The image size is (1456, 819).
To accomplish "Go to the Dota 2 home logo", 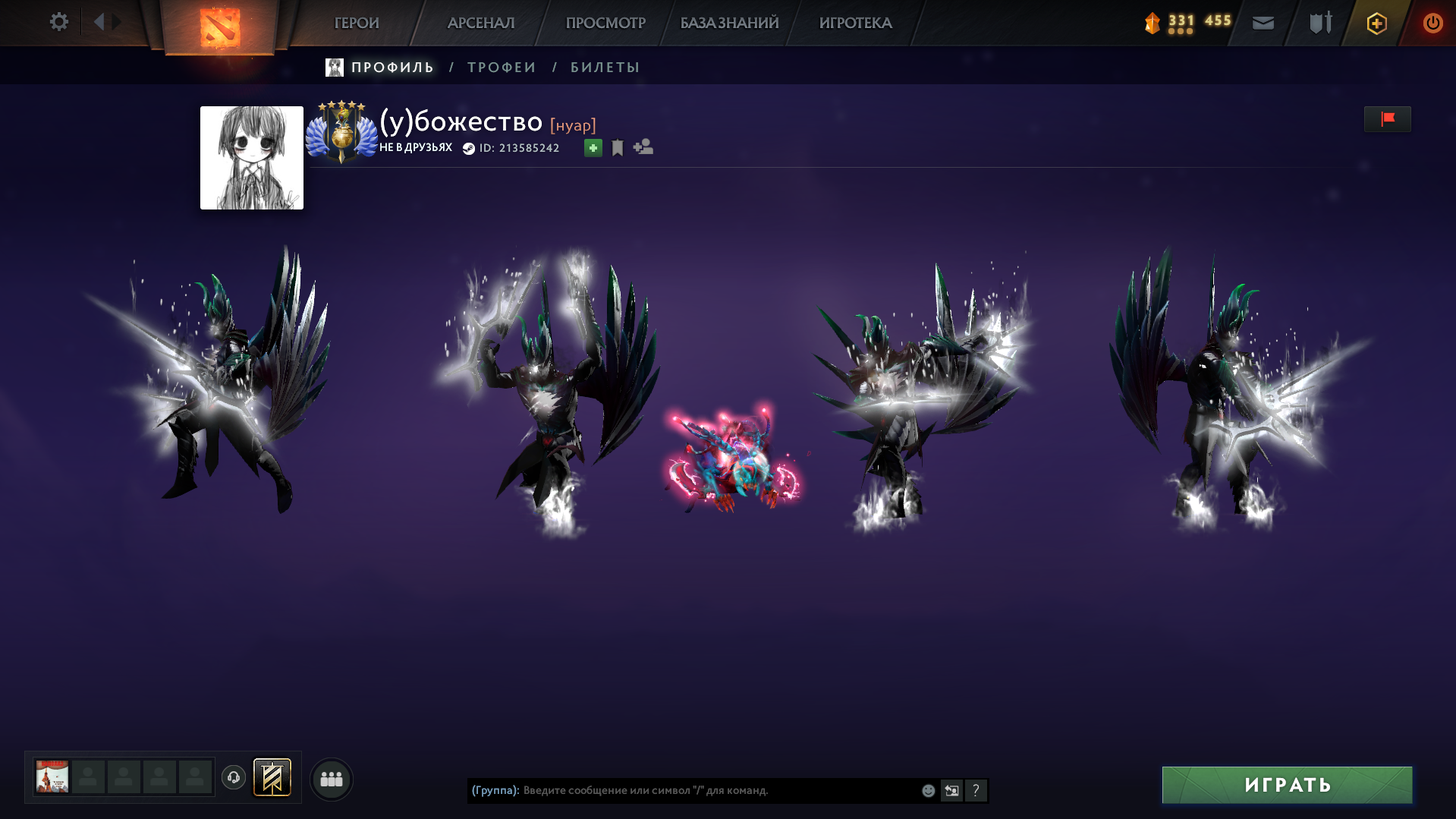I will [219, 27].
